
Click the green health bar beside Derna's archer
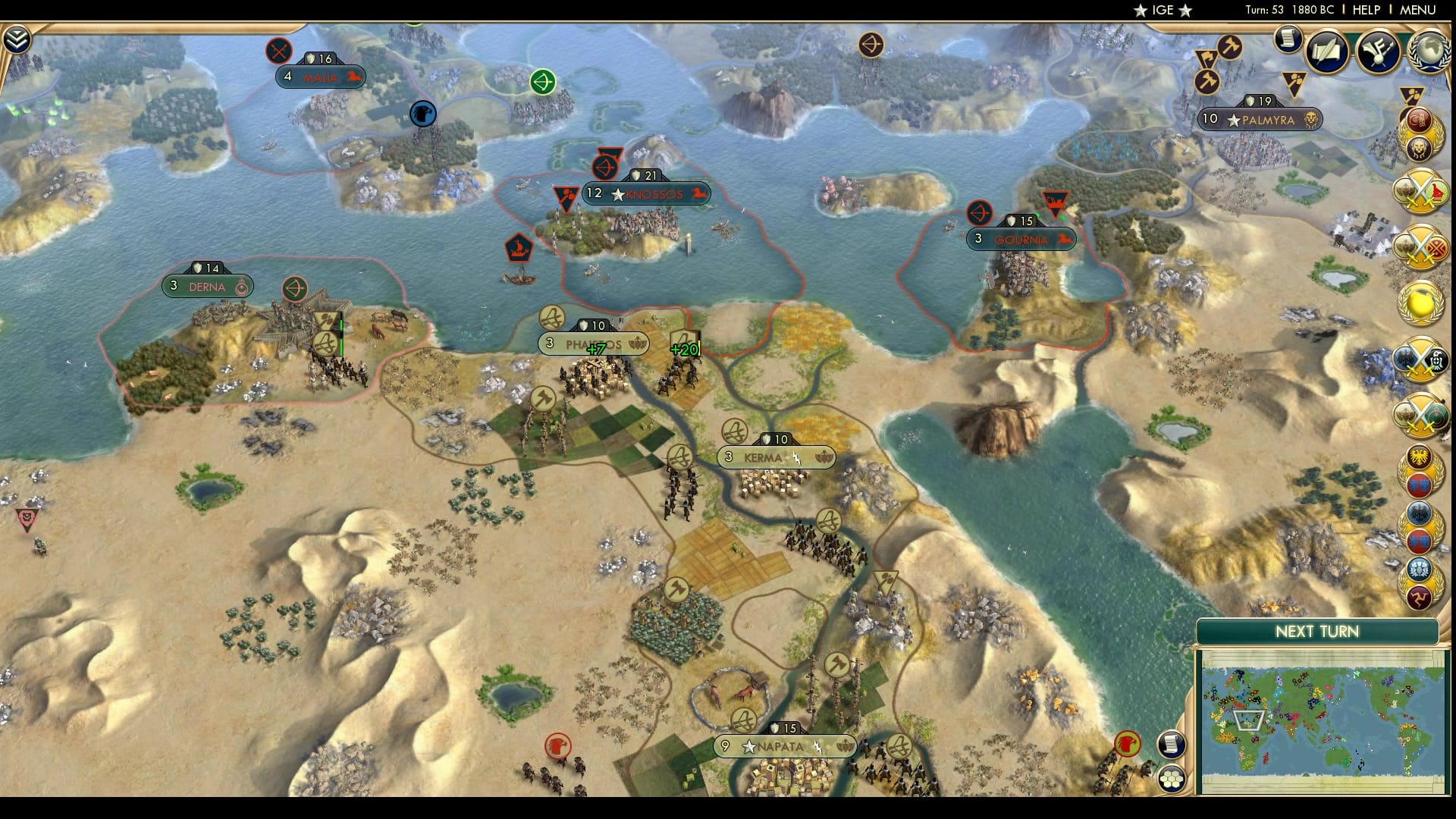point(340,334)
